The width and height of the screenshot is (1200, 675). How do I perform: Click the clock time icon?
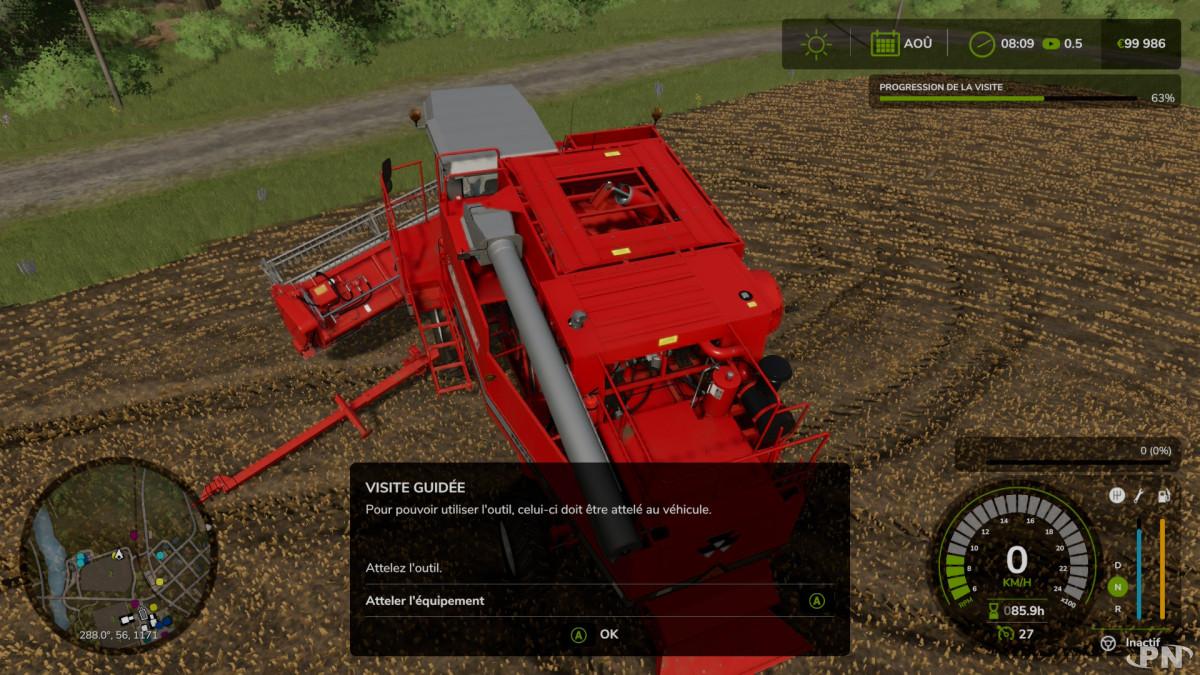click(982, 44)
